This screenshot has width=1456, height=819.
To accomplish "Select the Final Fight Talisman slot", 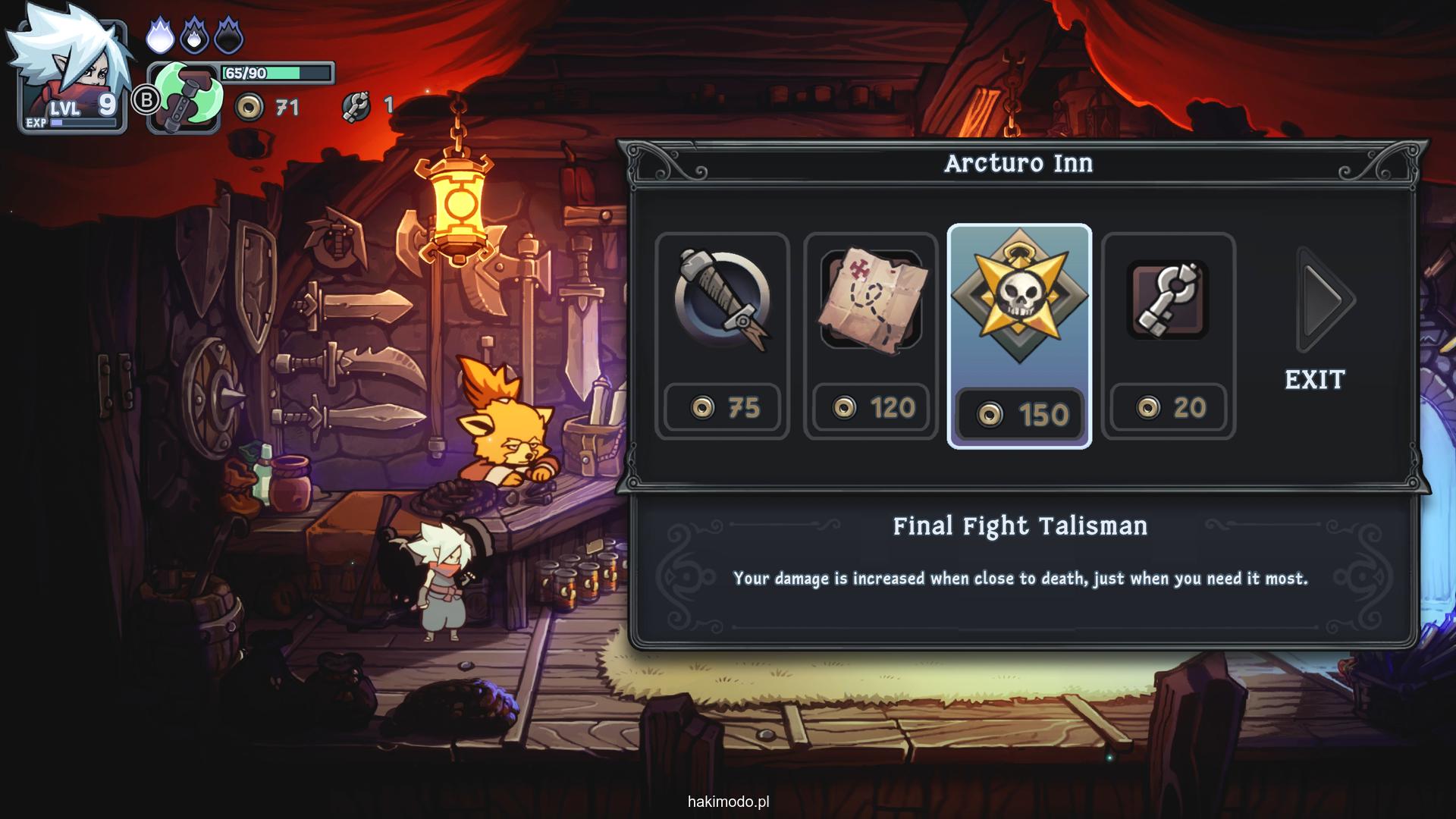I will click(x=1019, y=335).
